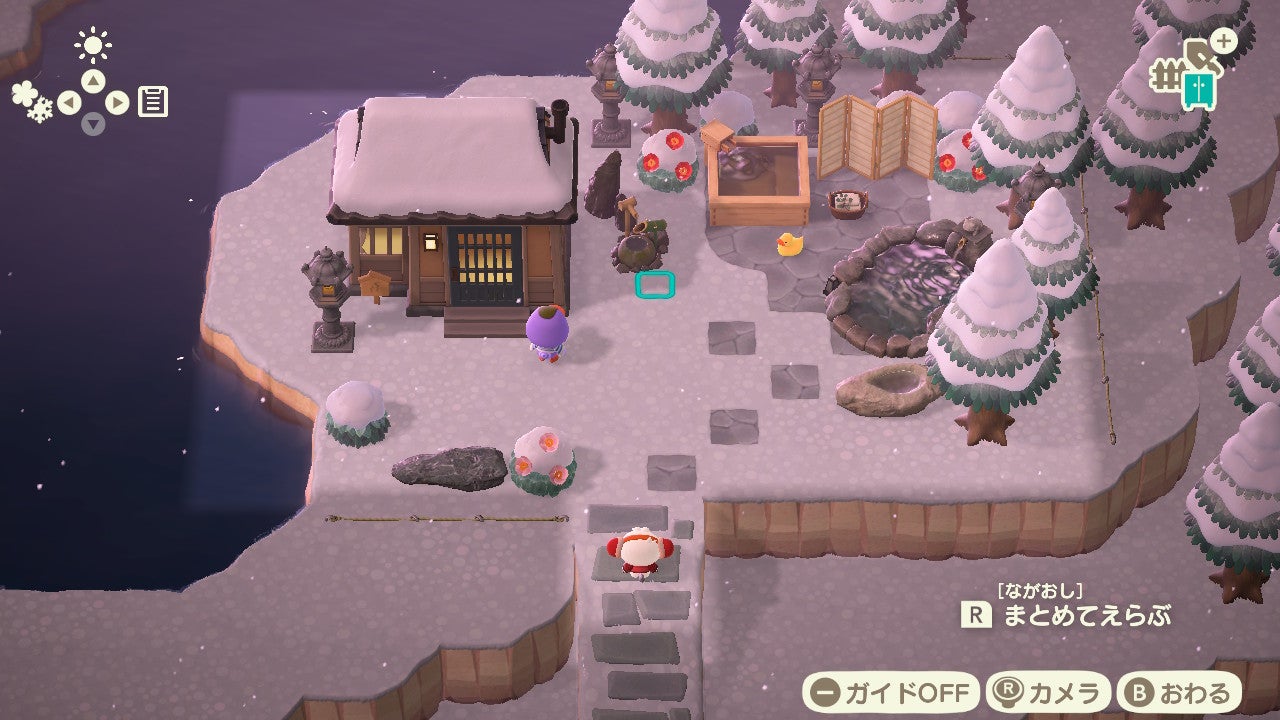Click the up arrow in the environment controls
Screen dimensions: 1280x720
[93, 80]
